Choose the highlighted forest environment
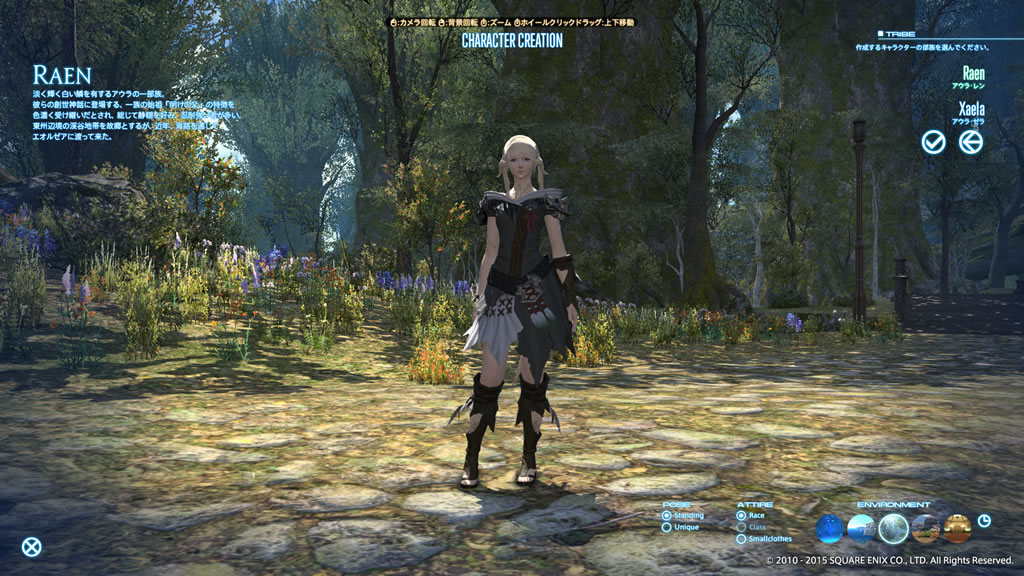Screen dimensions: 1024x576 (x=893, y=528)
